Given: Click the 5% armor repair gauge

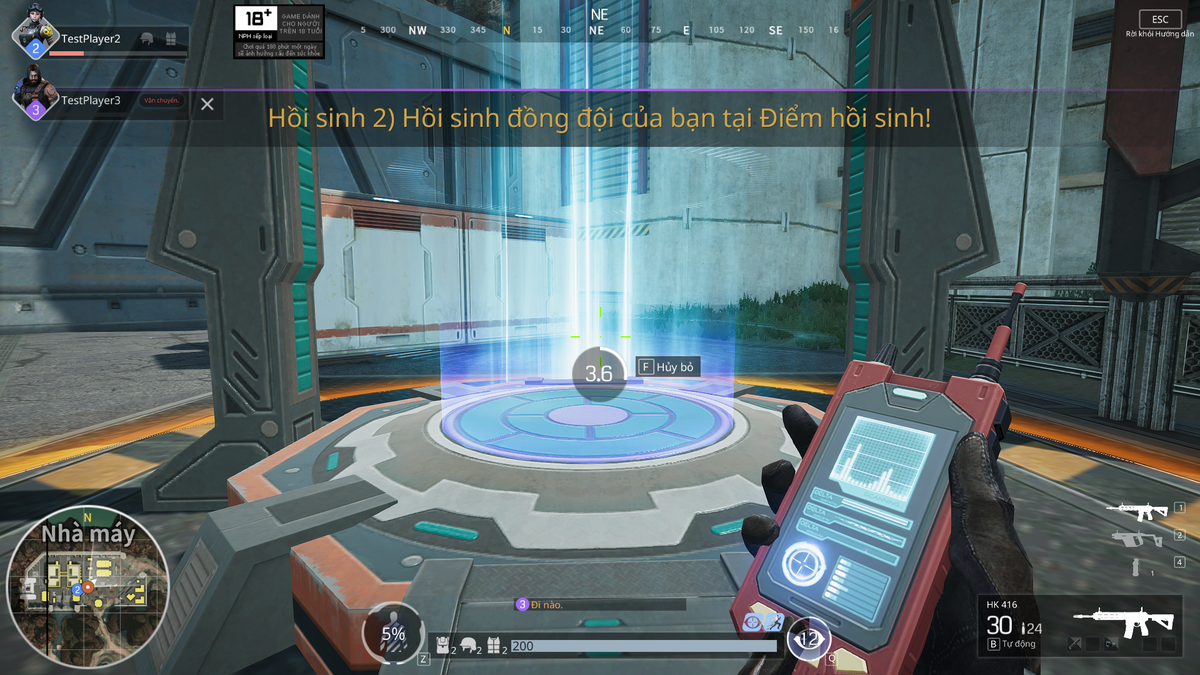Looking at the screenshot, I should click(x=393, y=633).
